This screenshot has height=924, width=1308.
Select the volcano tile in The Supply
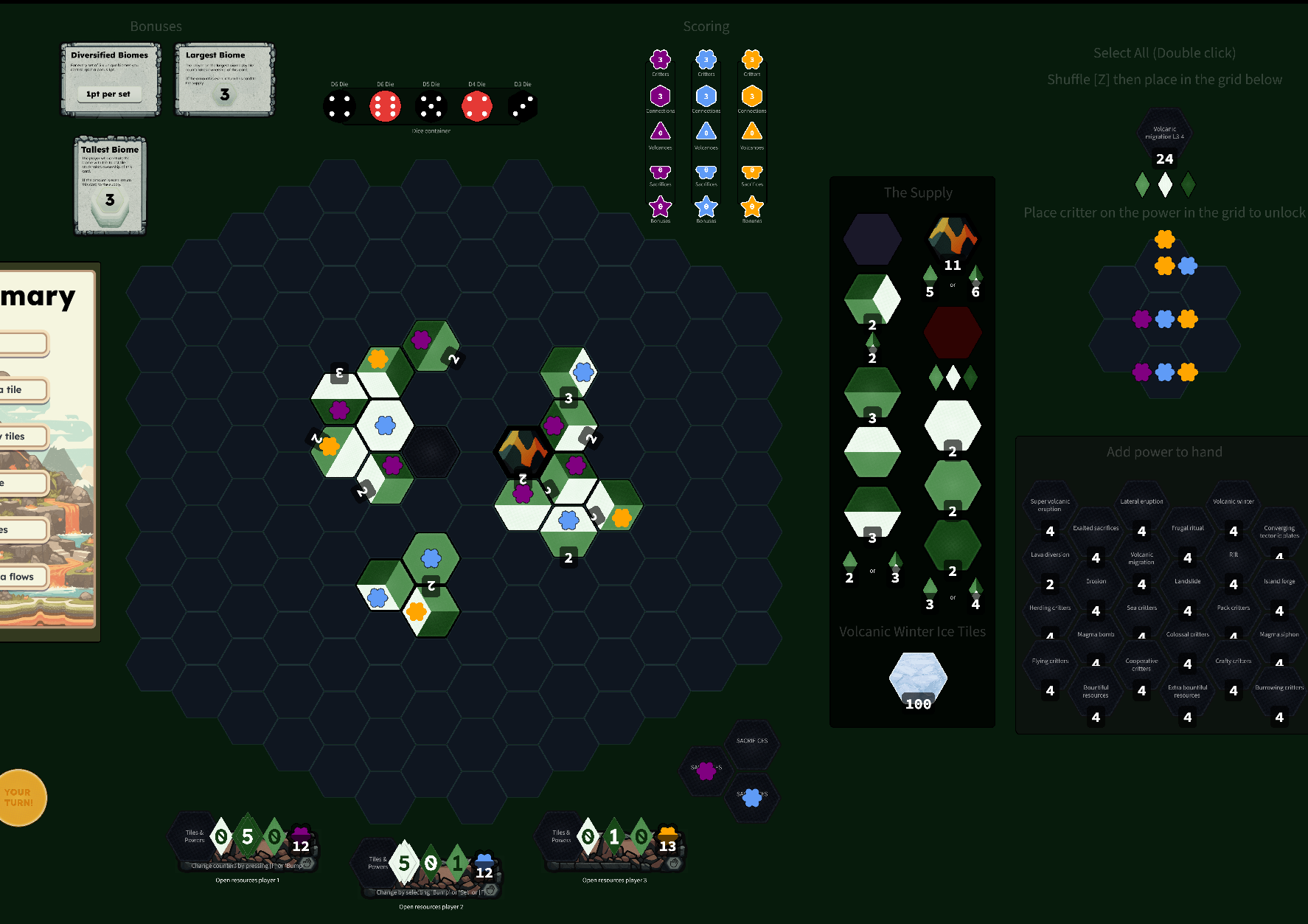[x=952, y=237]
